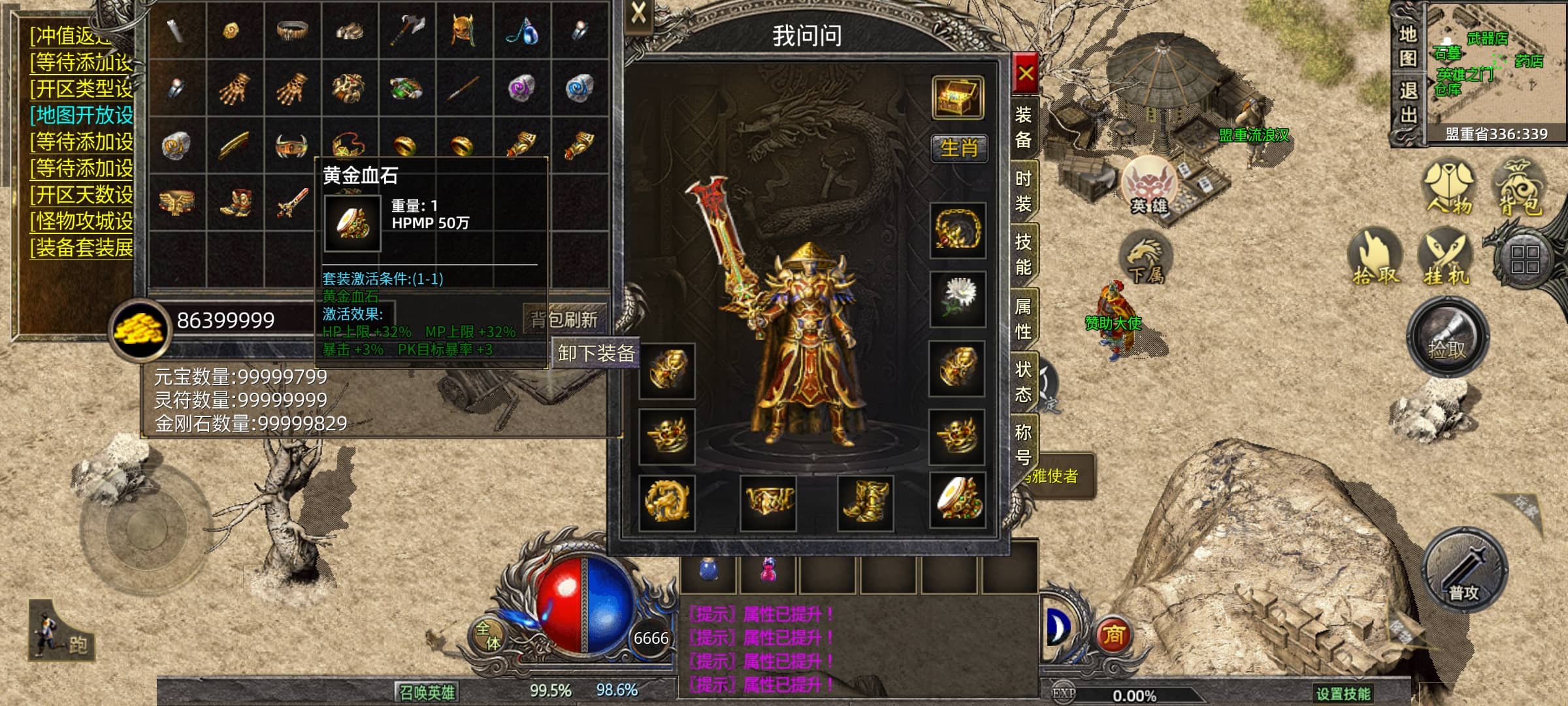The image size is (1568, 706).
Task: Close the inventory bag window
Action: (638, 12)
